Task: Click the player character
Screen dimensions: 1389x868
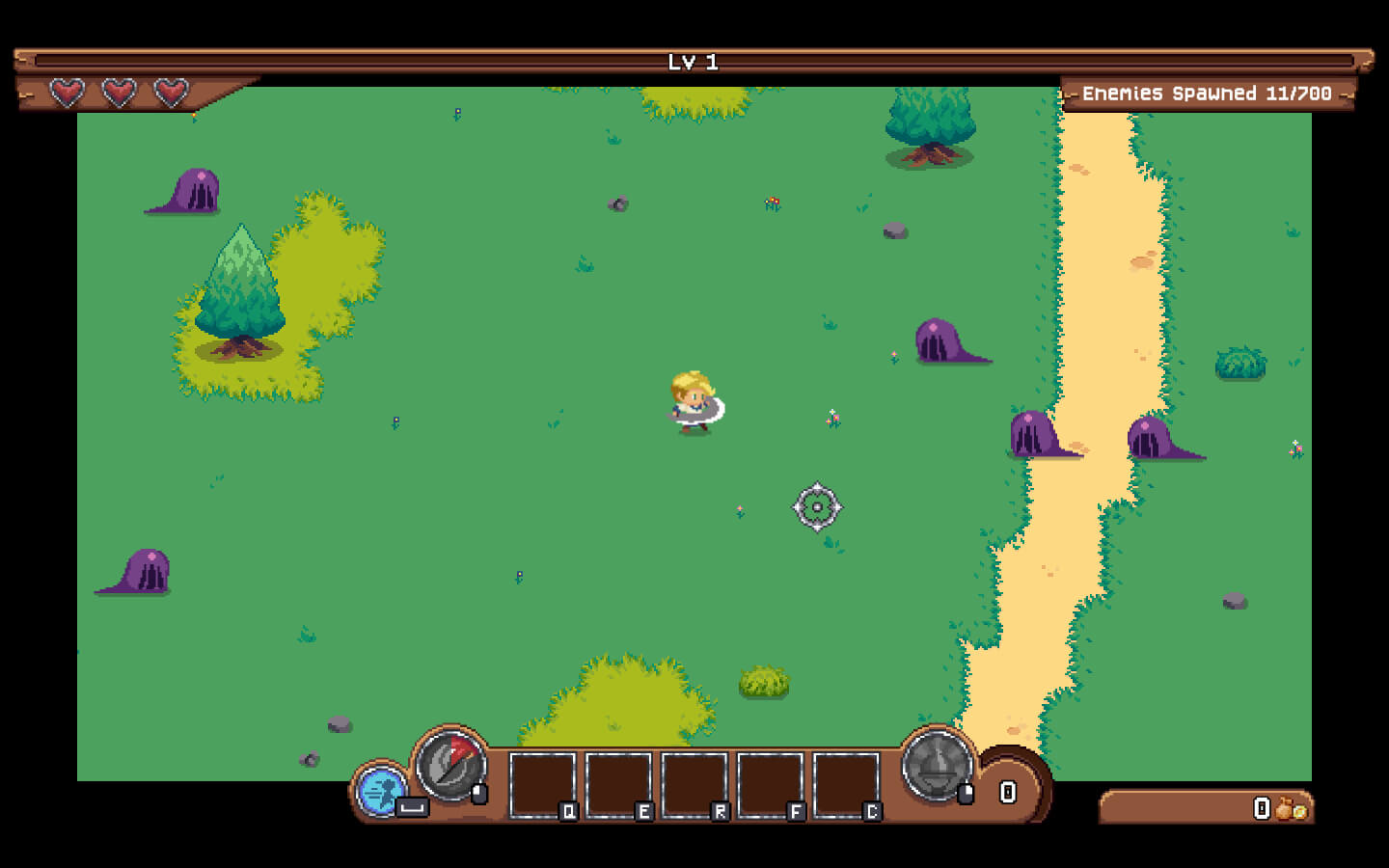Action: pyautogui.click(x=692, y=400)
